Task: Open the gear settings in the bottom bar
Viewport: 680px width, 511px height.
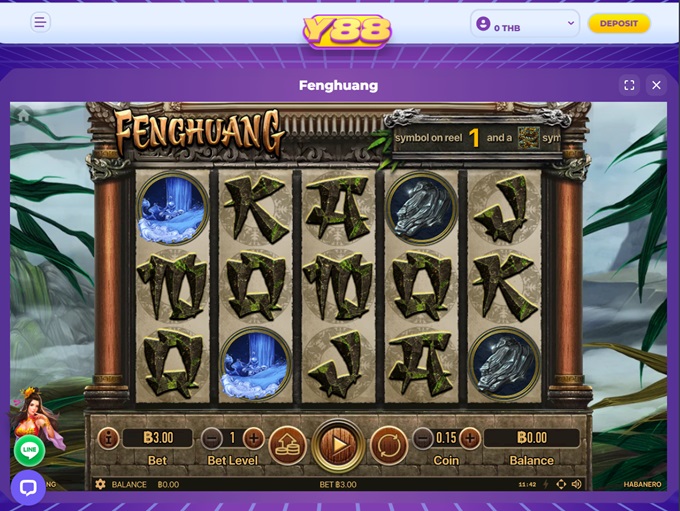Action: point(100,484)
